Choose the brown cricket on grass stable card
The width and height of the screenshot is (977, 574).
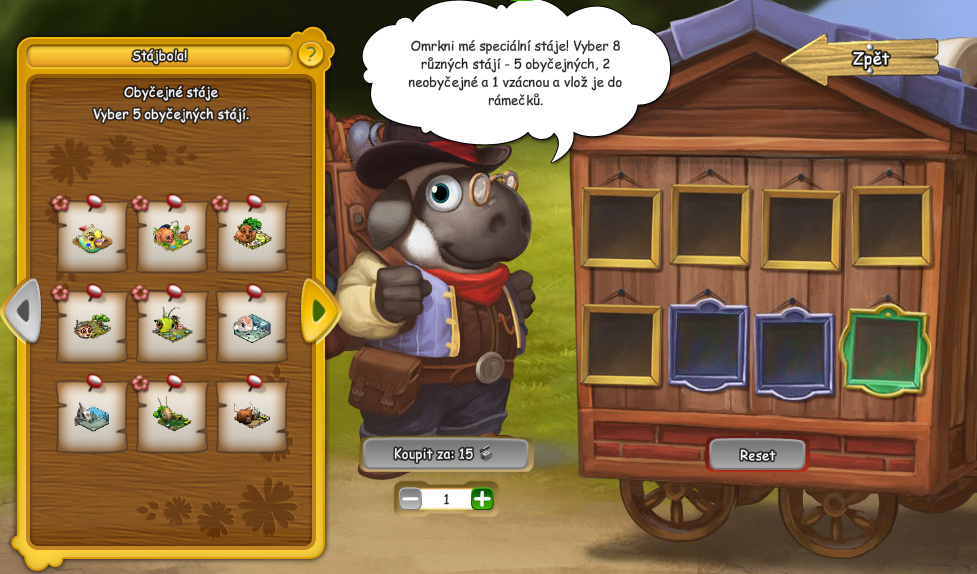(172, 416)
